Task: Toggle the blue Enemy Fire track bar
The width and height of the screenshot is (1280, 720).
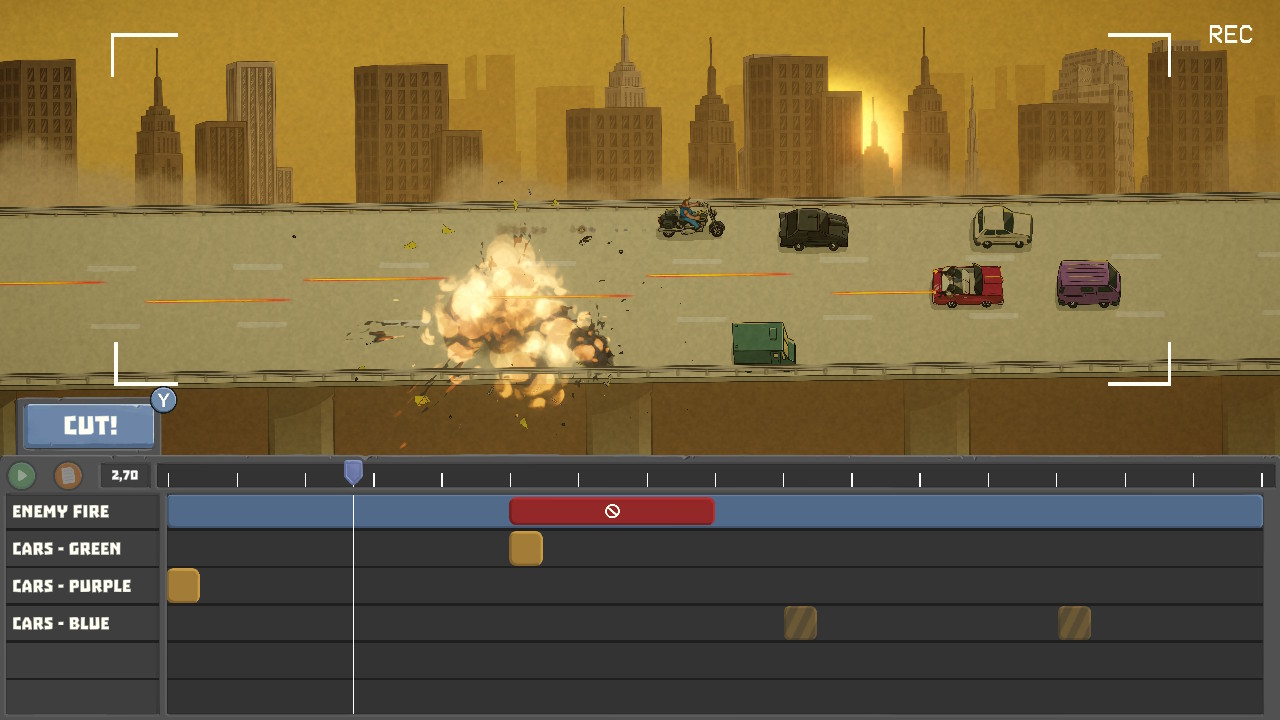Action: [900, 511]
